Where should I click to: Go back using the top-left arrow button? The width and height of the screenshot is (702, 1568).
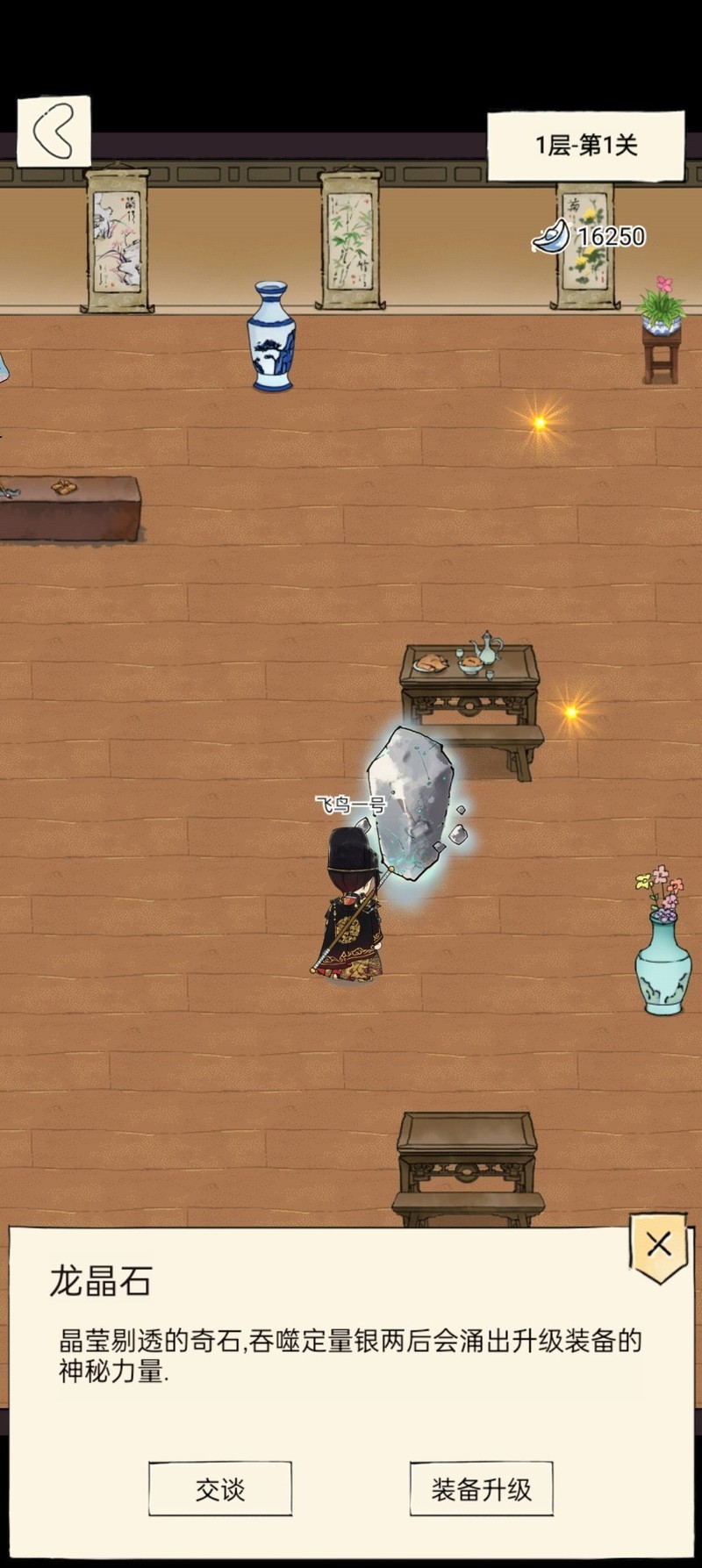coord(54,132)
